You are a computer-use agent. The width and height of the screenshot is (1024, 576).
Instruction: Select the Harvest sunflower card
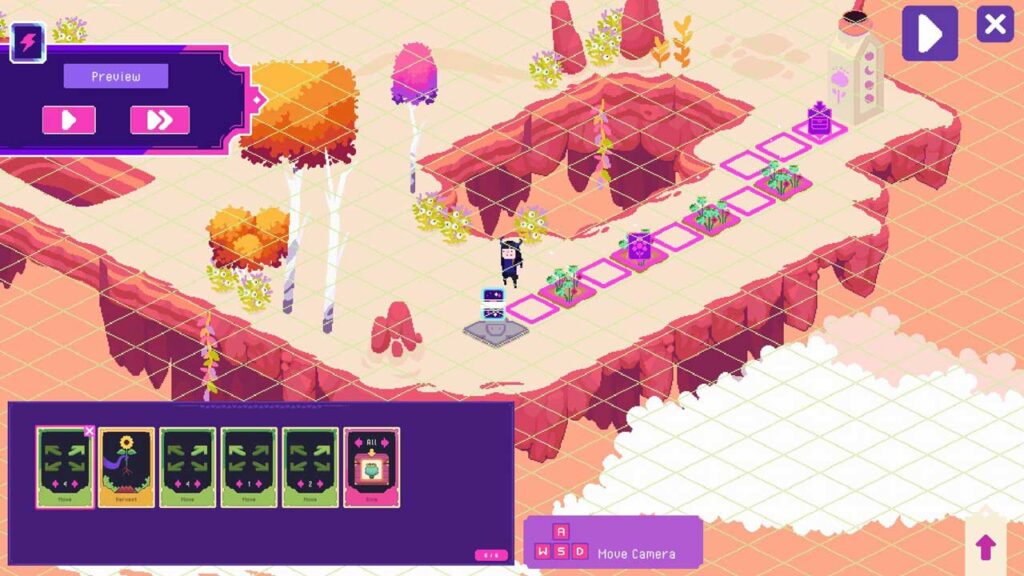pyautogui.click(x=126, y=467)
